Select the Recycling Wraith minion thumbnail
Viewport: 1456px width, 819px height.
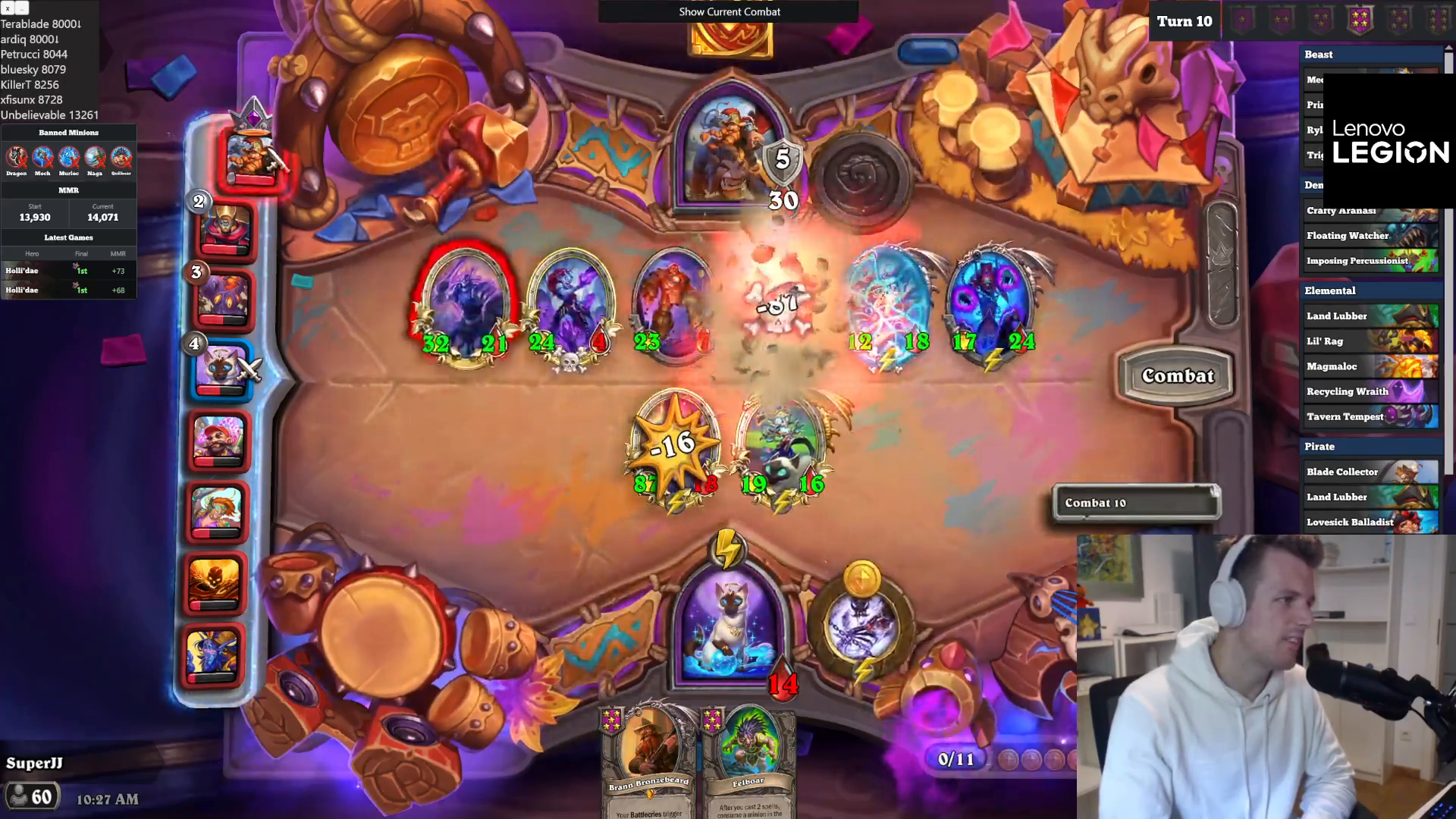(x=1370, y=391)
